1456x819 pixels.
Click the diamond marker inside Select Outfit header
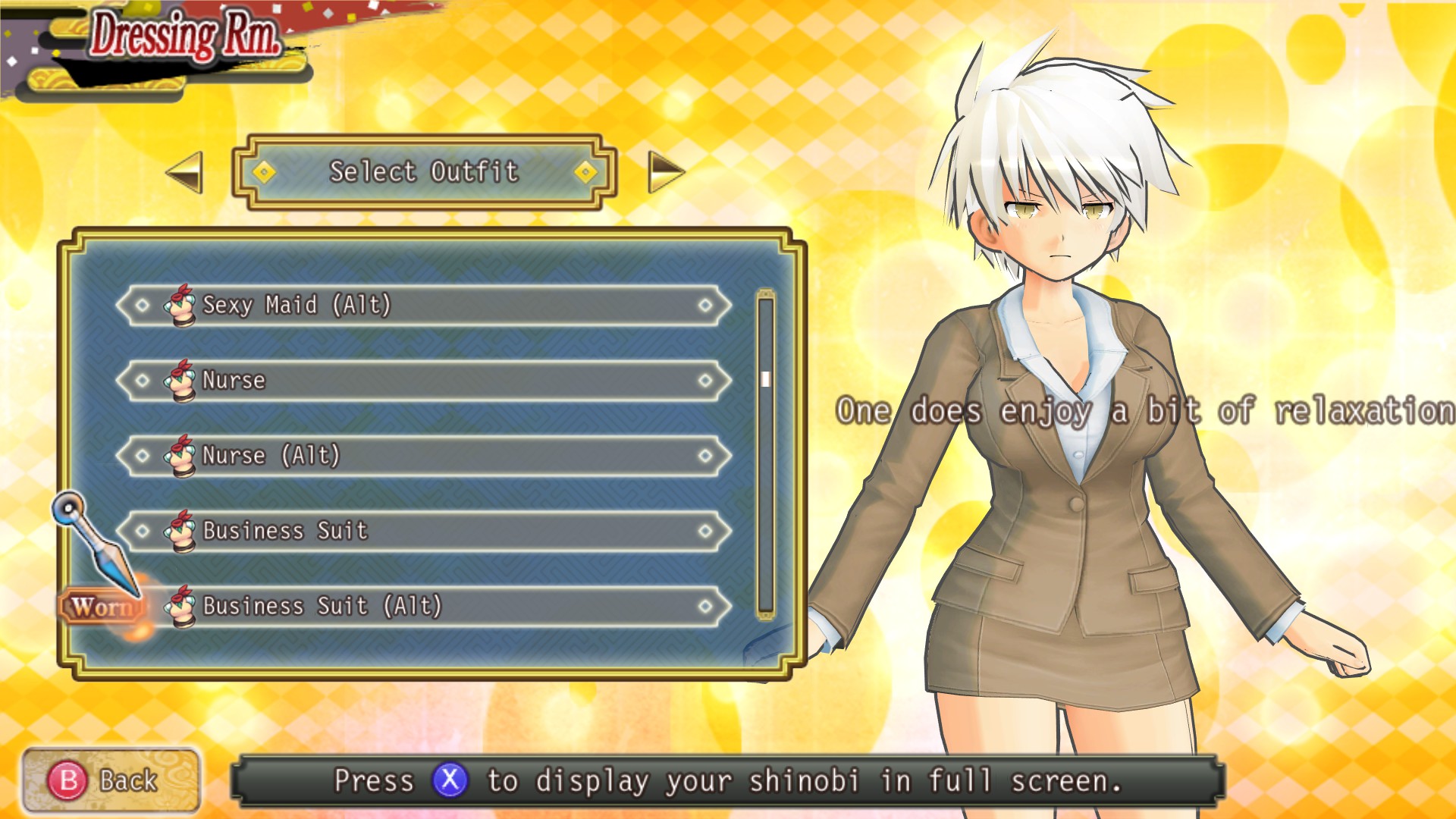(x=264, y=172)
